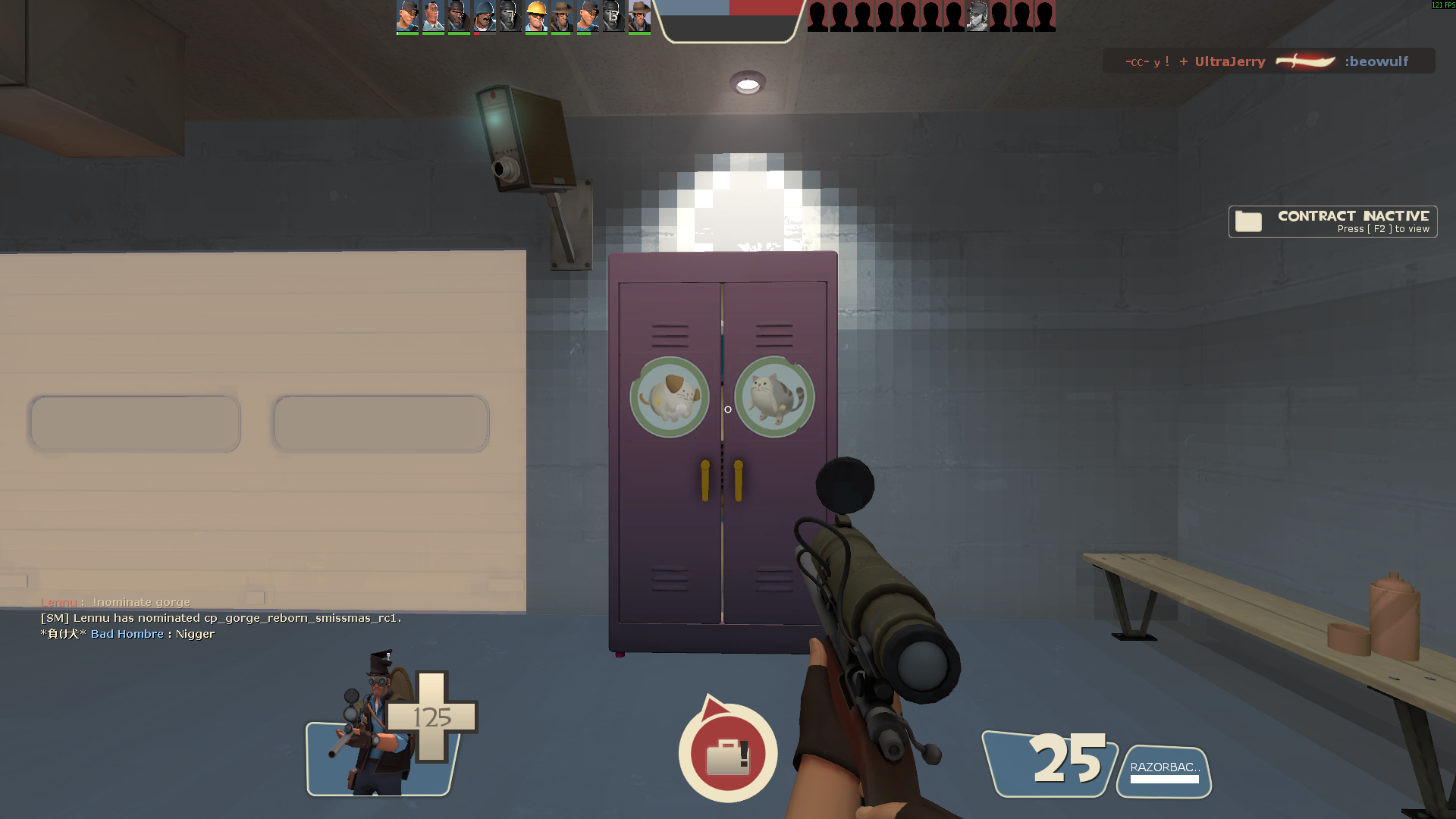Screen dimensions: 1456x819
Task: Click the SourceMod map nomination chat line
Action: pyautogui.click(x=221, y=618)
